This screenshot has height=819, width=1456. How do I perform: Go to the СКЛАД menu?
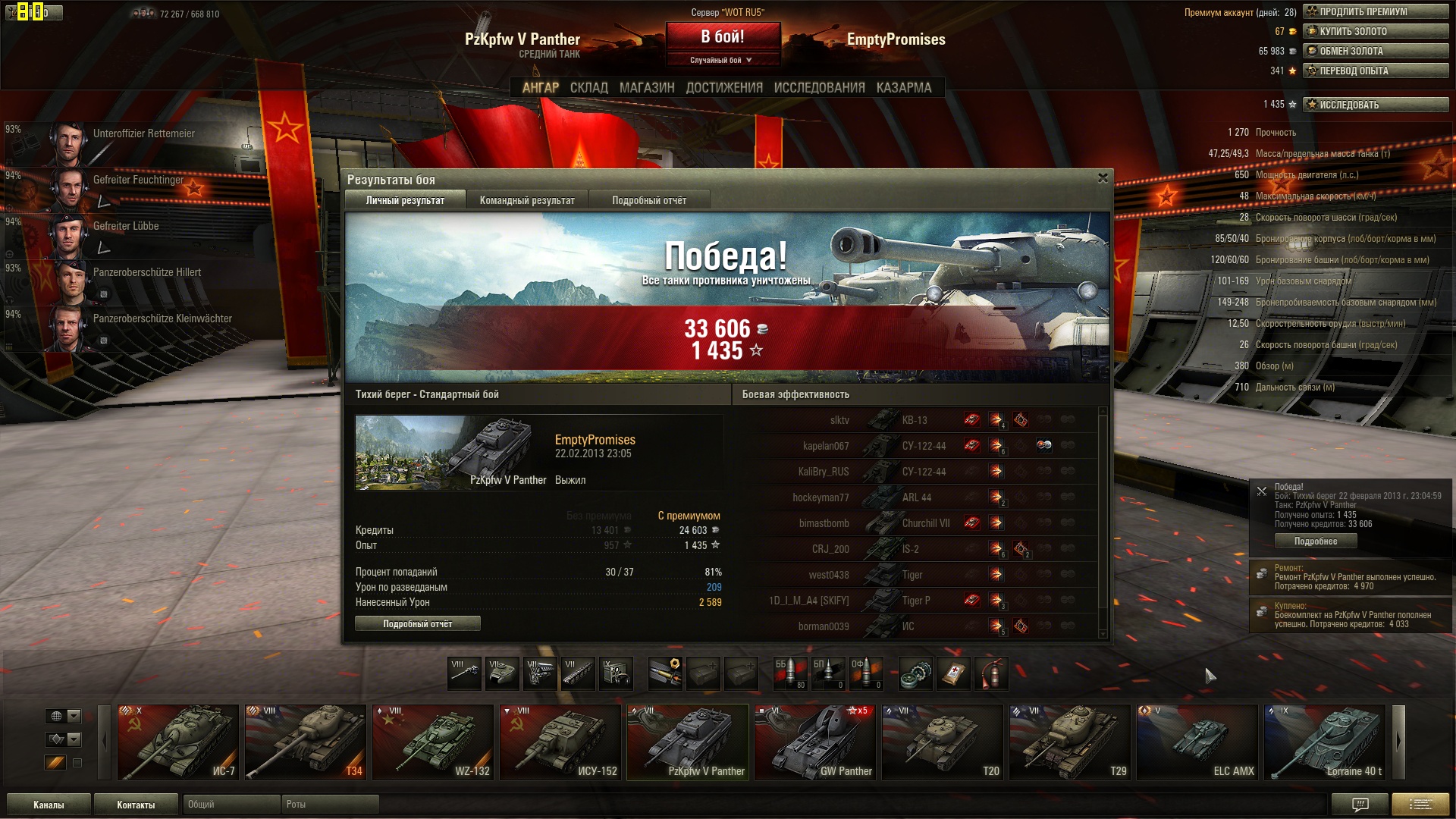(588, 88)
